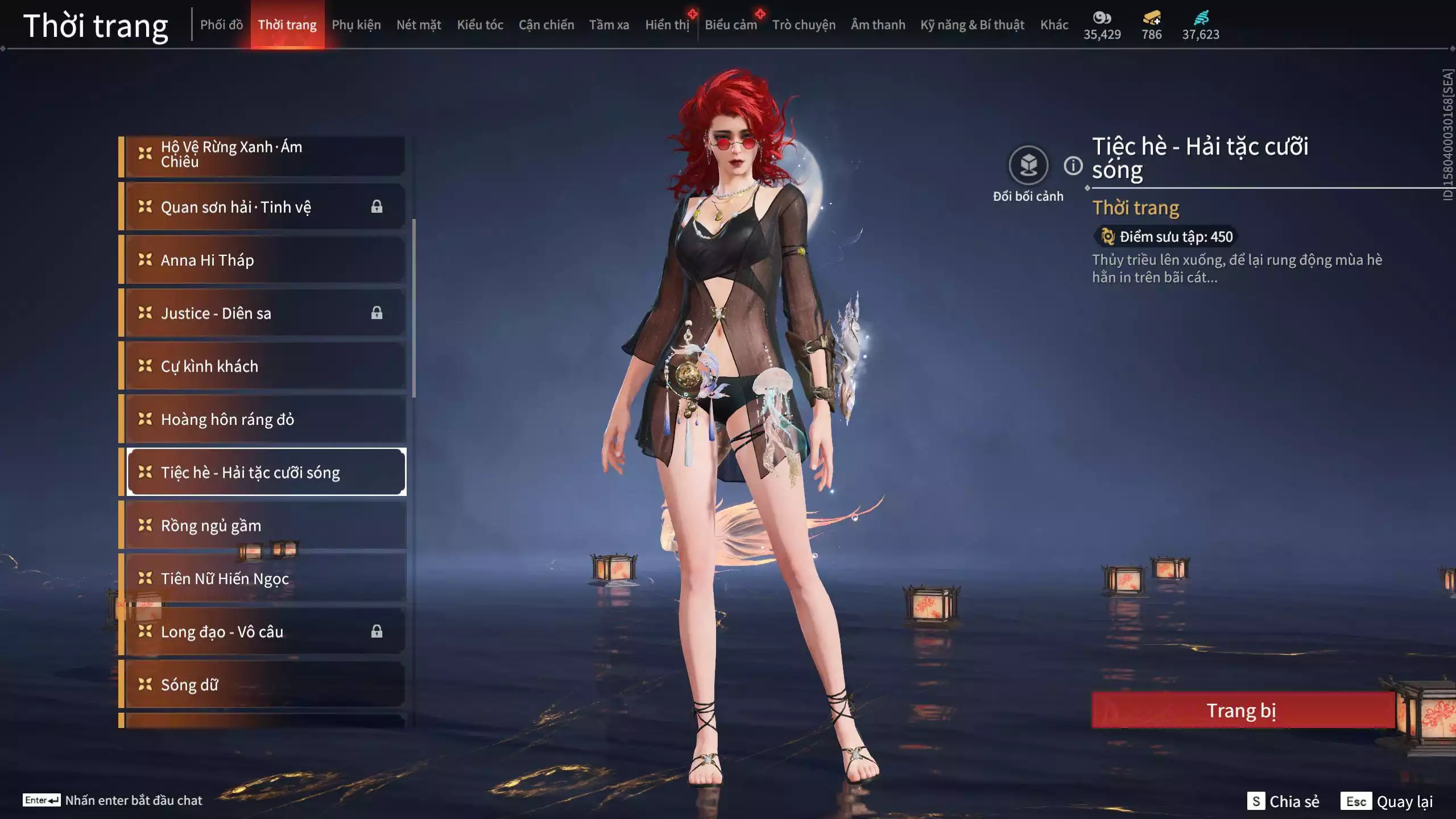Click the Đổi bối cảnh background button
Viewport: 1456px width, 819px height.
(x=1028, y=166)
